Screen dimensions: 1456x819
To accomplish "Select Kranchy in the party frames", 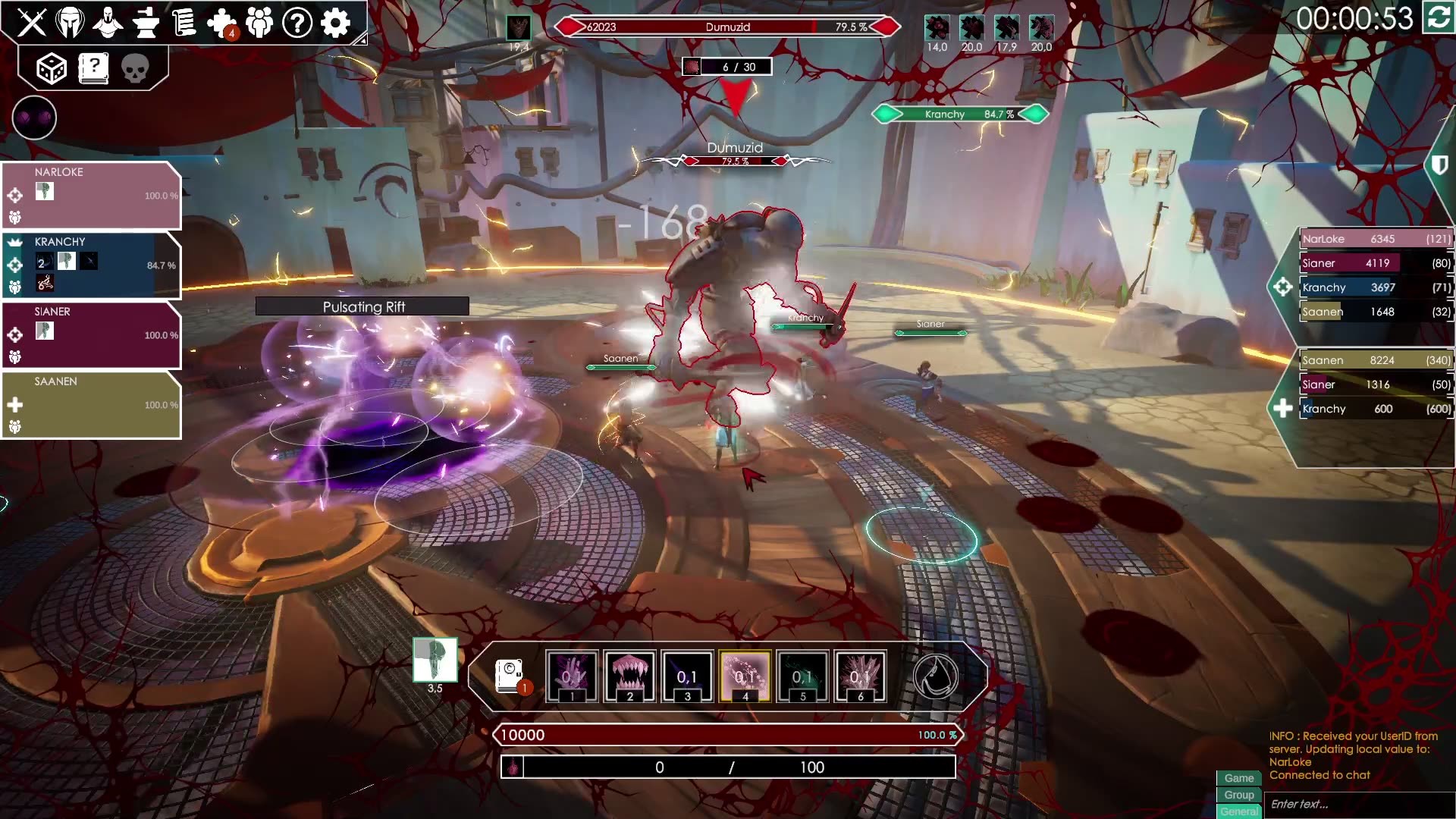I will coord(91,265).
